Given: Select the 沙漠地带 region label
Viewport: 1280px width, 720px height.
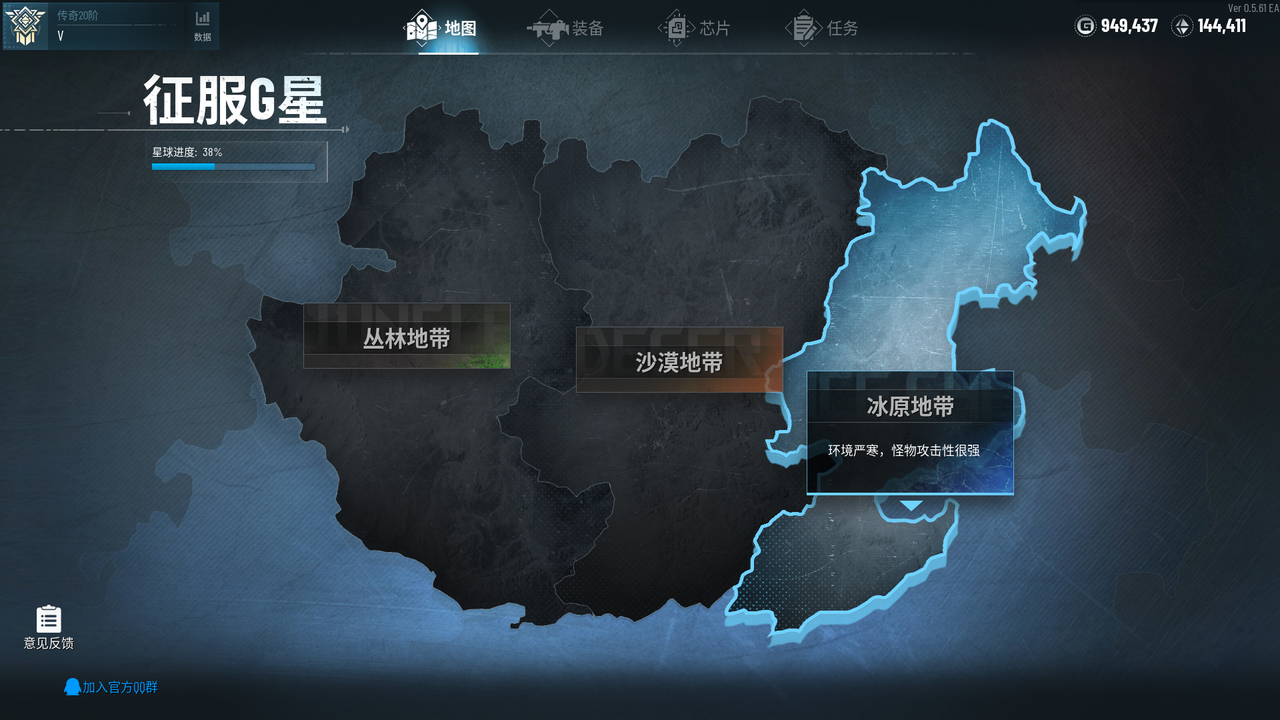Looking at the screenshot, I should point(679,361).
